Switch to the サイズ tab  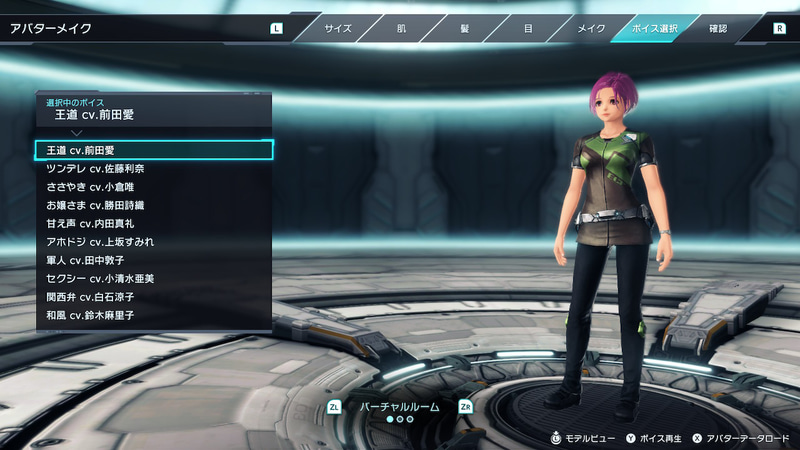[x=337, y=28]
